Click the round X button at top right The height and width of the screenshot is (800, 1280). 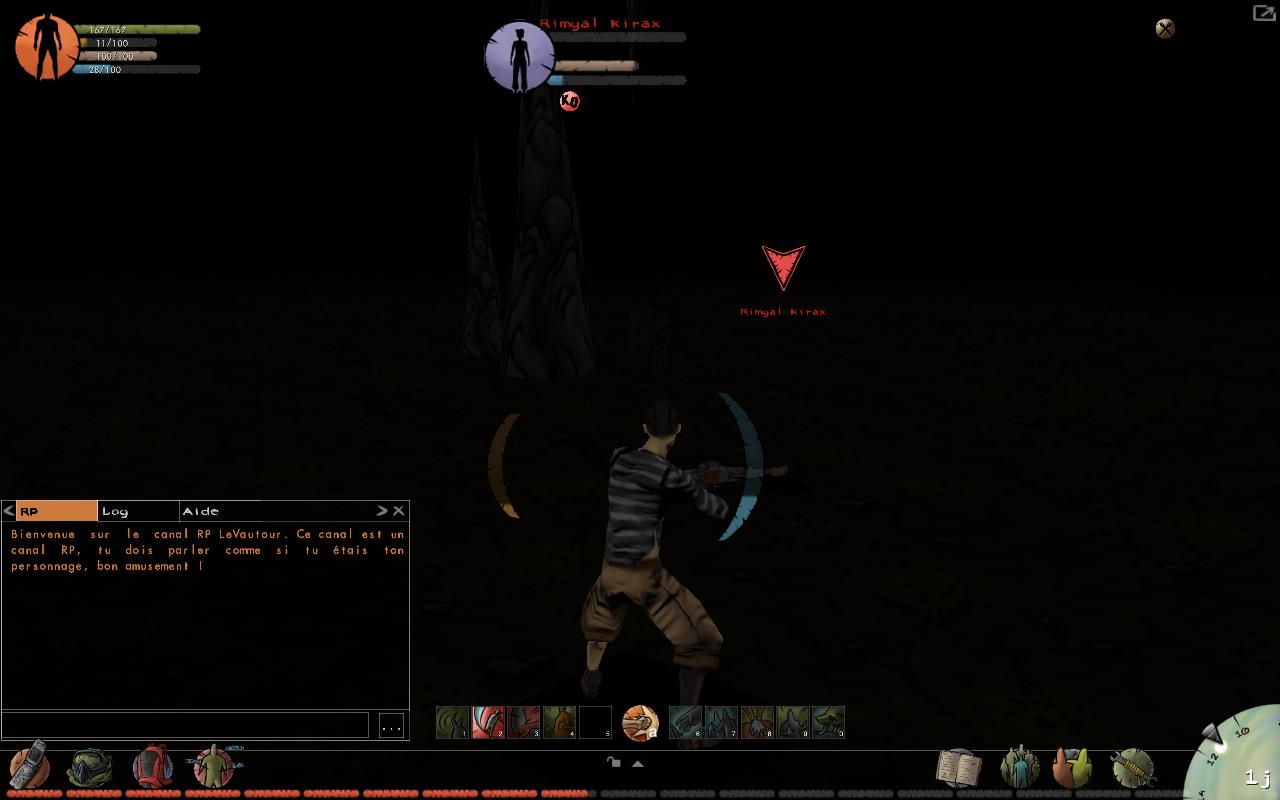1165,28
